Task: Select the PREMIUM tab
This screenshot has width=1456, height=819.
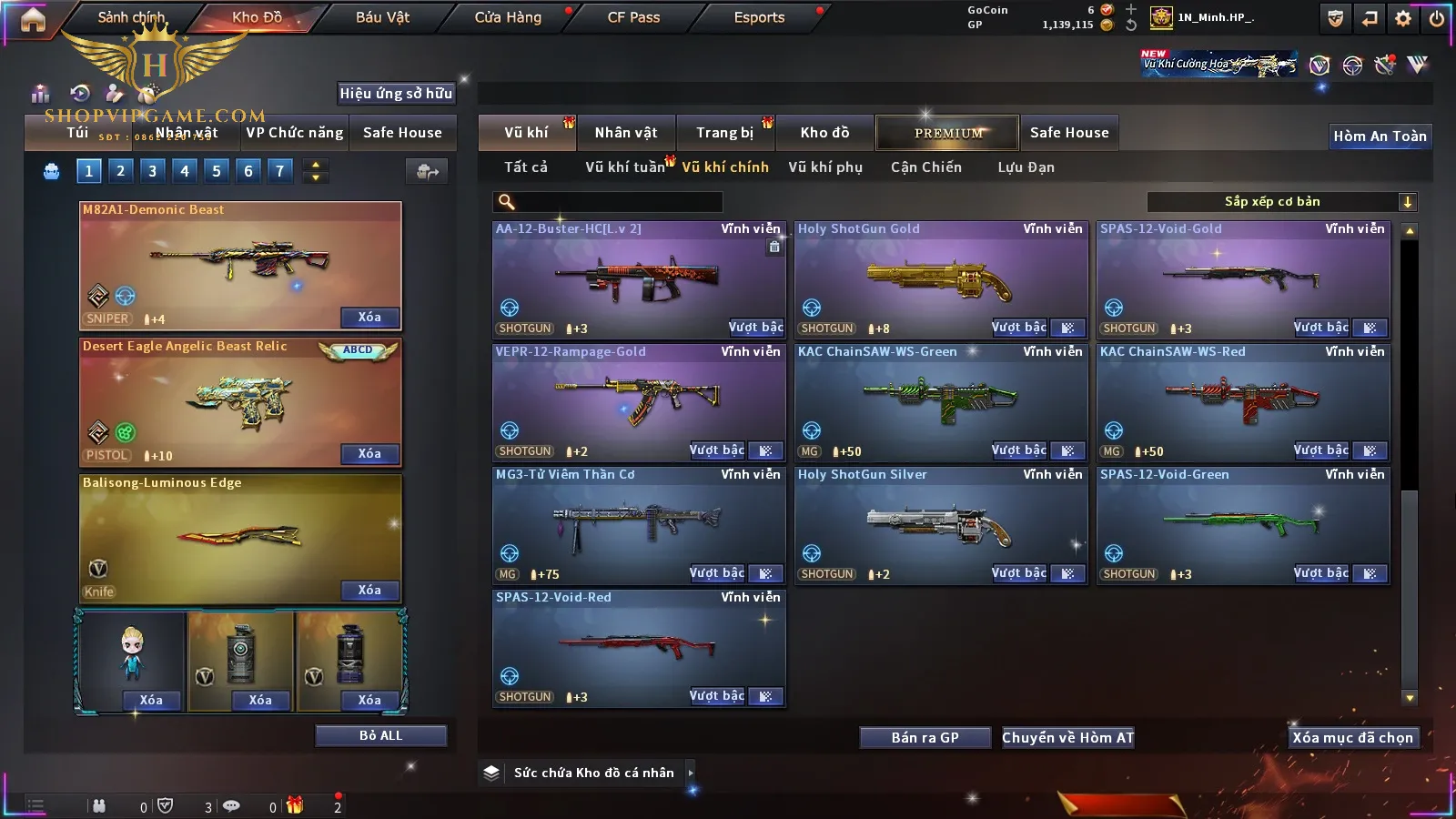Action: [947, 133]
